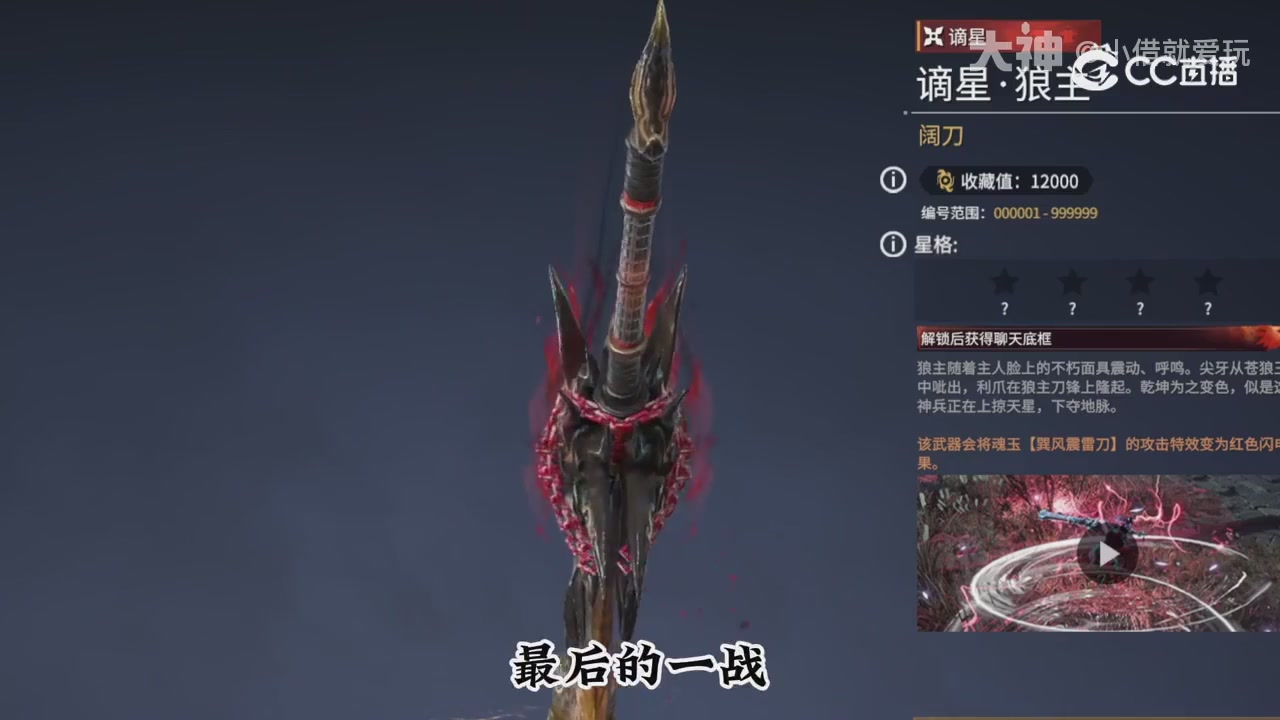
Task: Play the weapon effect preview video
Action: tap(1109, 554)
